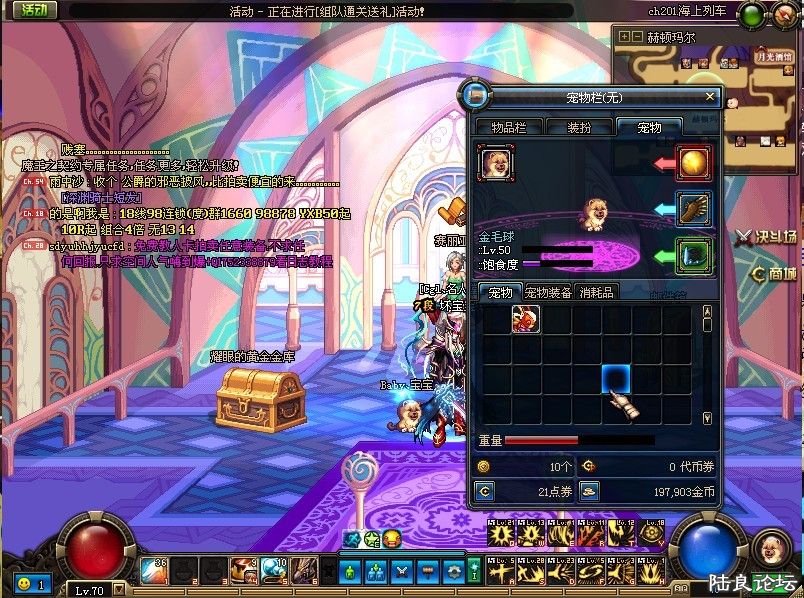Click the 点券 coupon recharge button
Image resolution: width=804 pixels, height=598 pixels.
coord(485,491)
